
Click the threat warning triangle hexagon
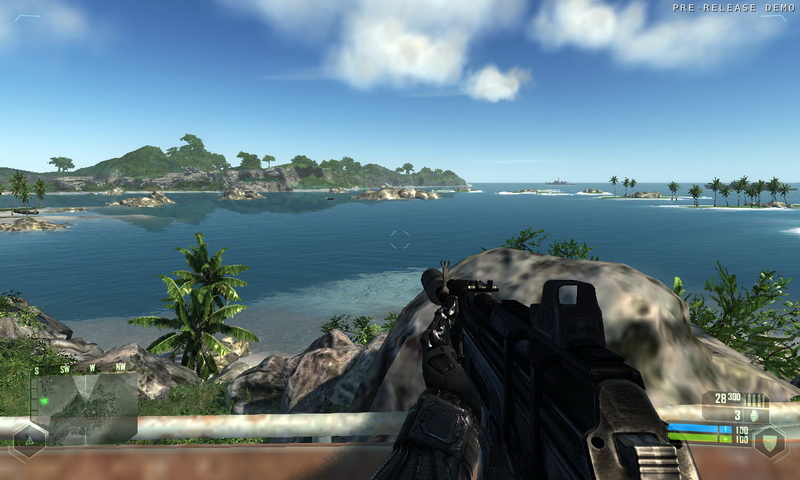pyautogui.click(x=28, y=440)
